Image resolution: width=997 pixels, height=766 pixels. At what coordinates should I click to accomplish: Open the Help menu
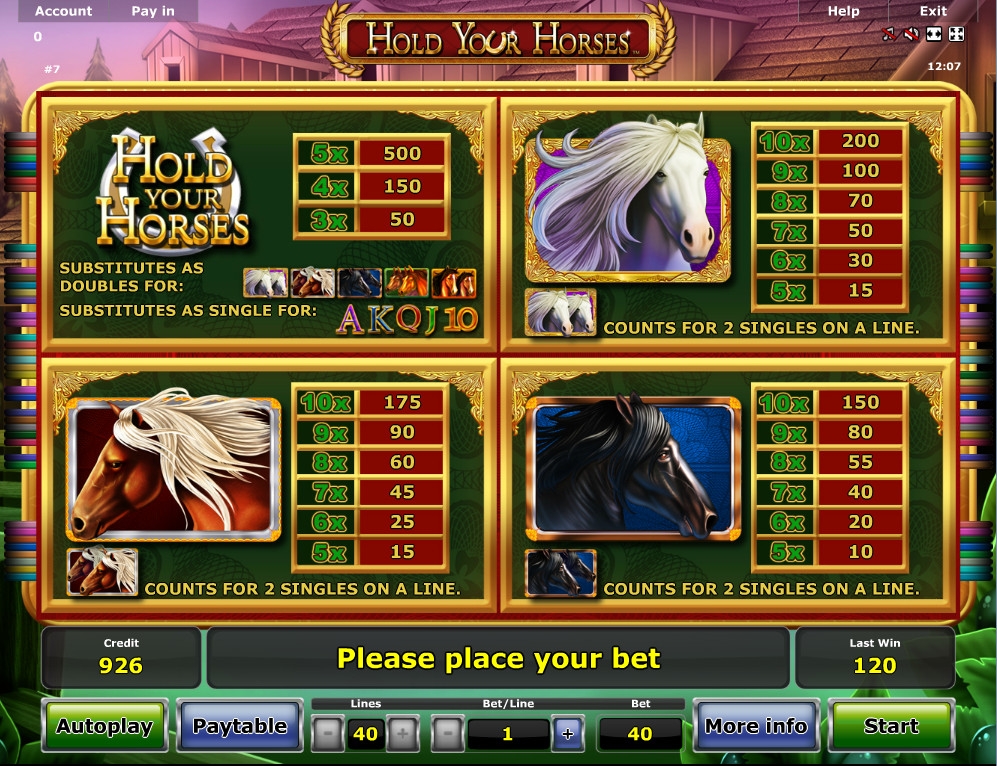(x=843, y=11)
